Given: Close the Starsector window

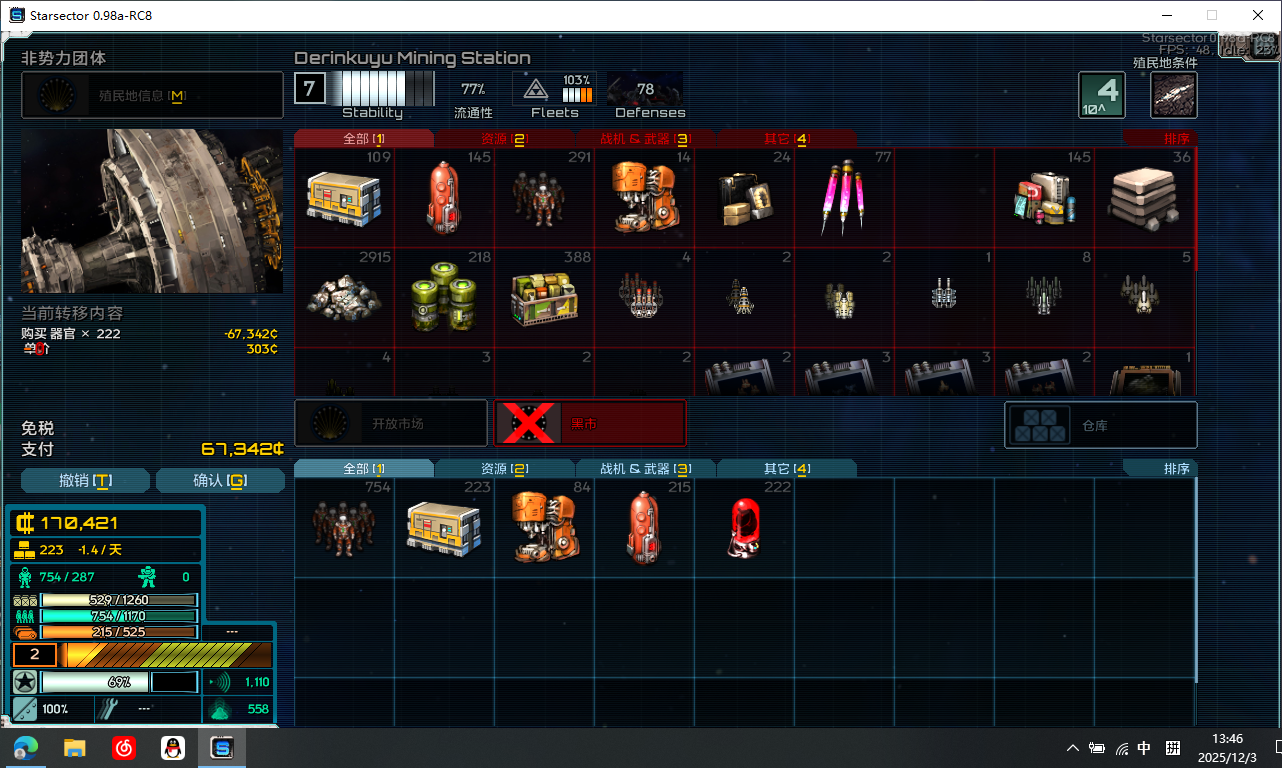Looking at the screenshot, I should [1258, 15].
